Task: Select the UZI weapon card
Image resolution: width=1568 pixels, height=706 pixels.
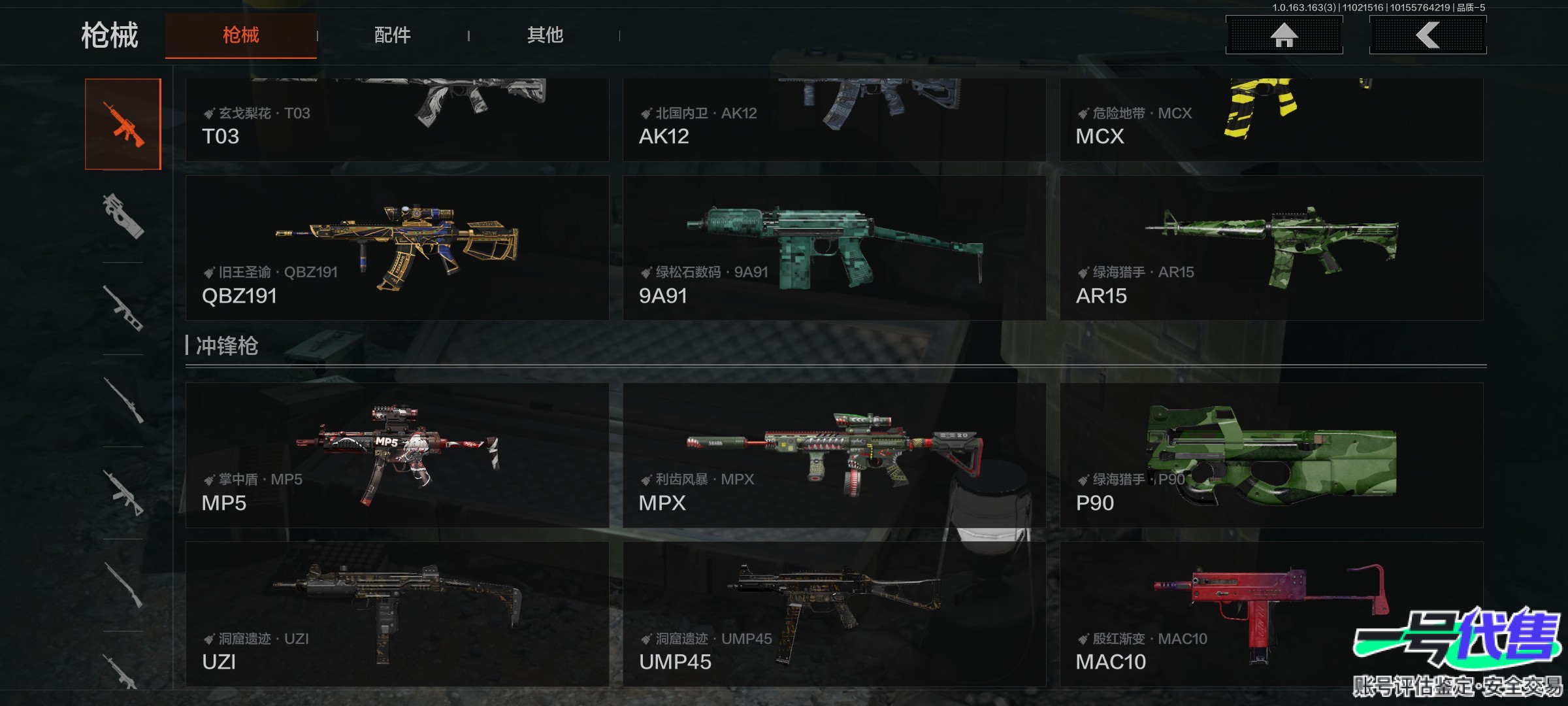Action: tap(397, 614)
